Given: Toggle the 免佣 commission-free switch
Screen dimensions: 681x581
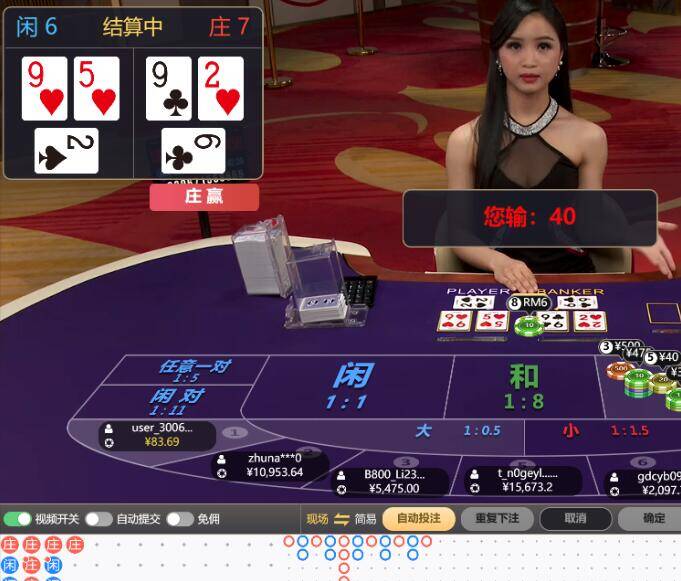Looking at the screenshot, I should pos(179,519).
